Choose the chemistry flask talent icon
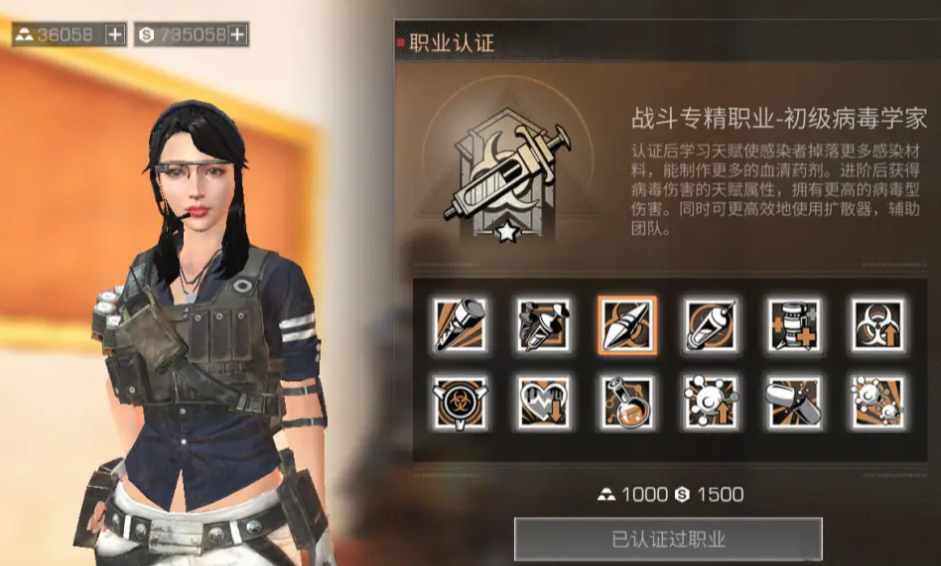The image size is (941, 566). [628, 403]
